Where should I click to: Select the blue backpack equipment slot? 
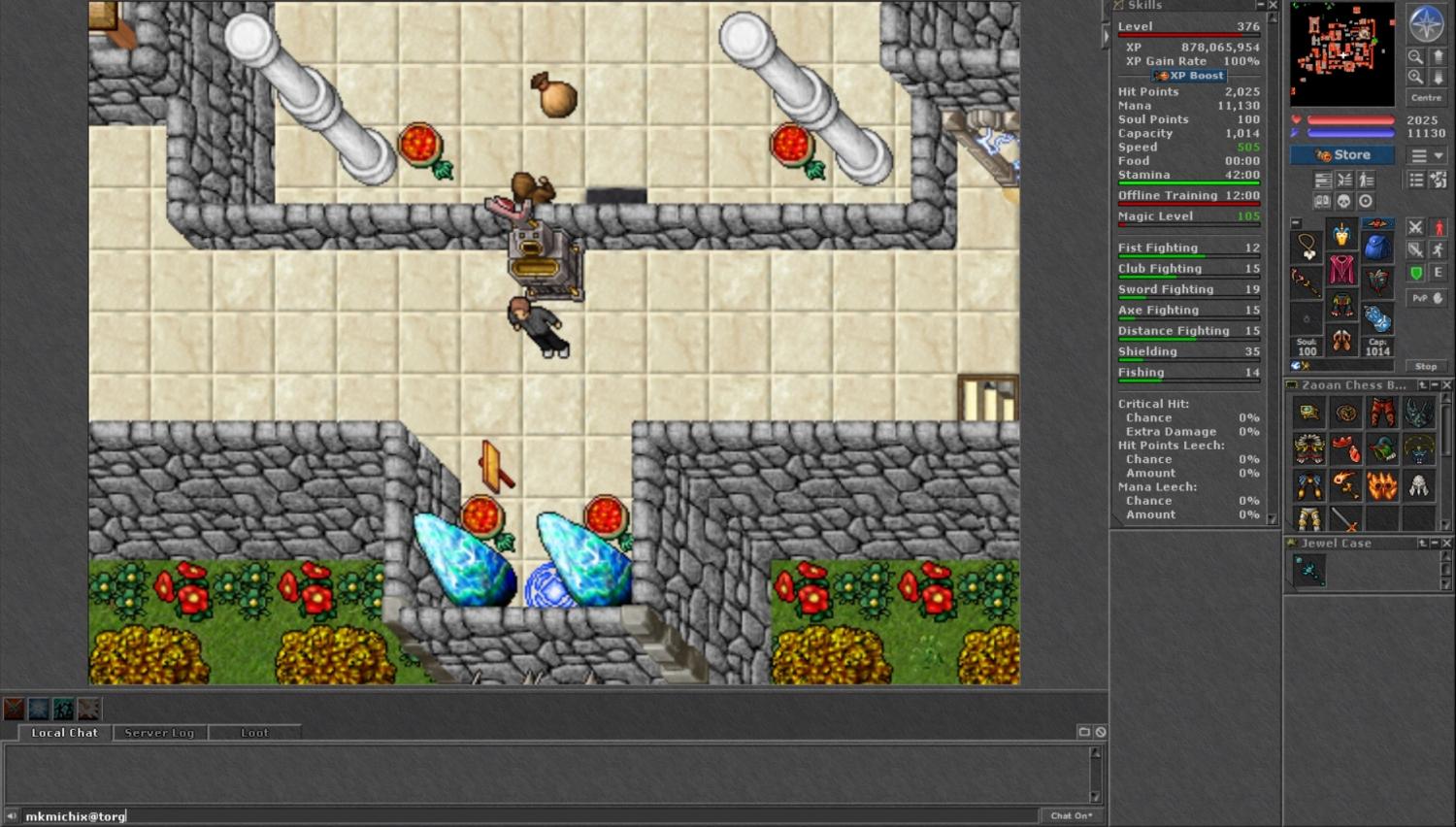(1377, 248)
